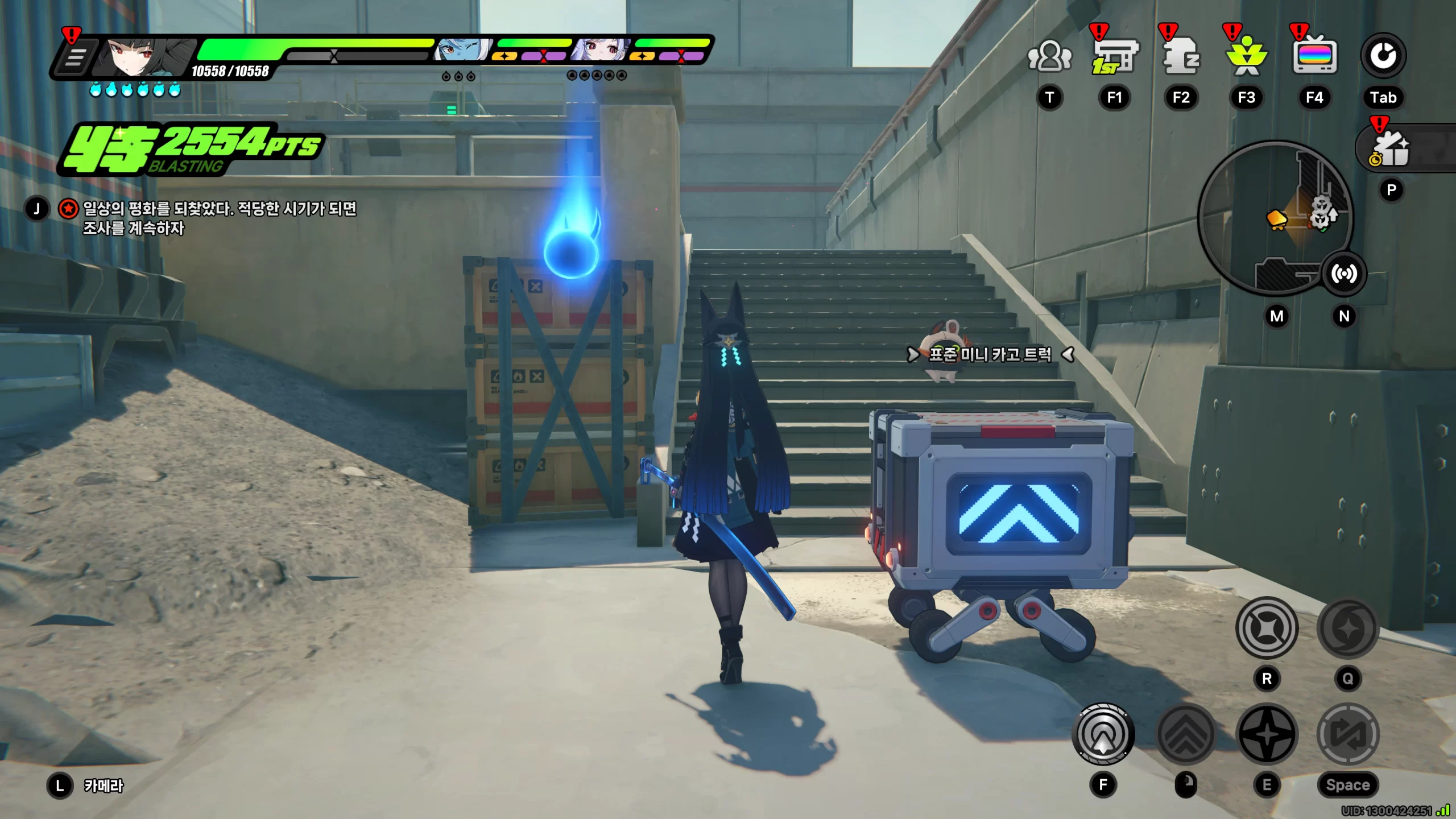Open the green star character icon

coord(1246,56)
